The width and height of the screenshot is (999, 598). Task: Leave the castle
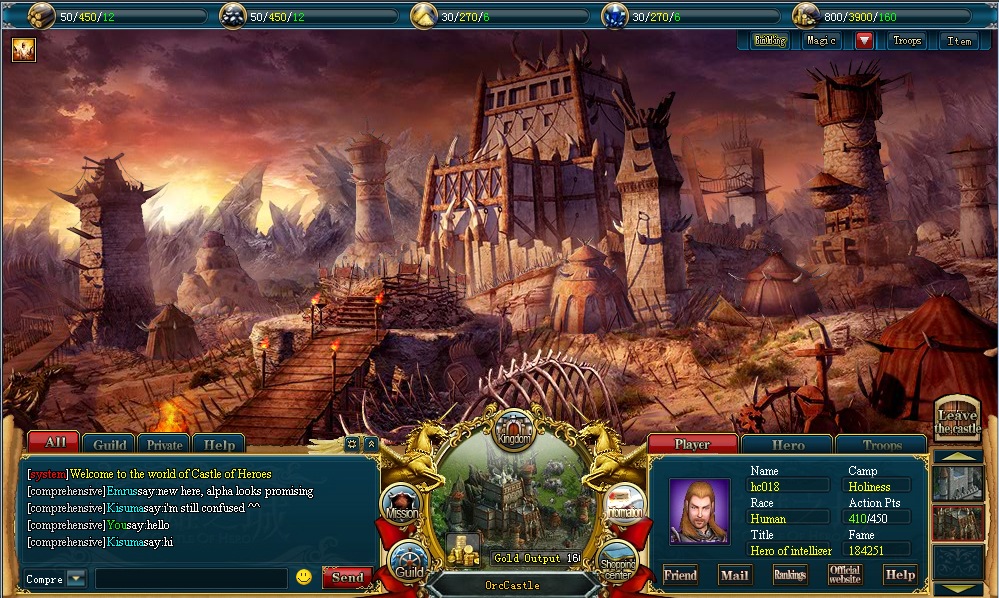(x=956, y=421)
